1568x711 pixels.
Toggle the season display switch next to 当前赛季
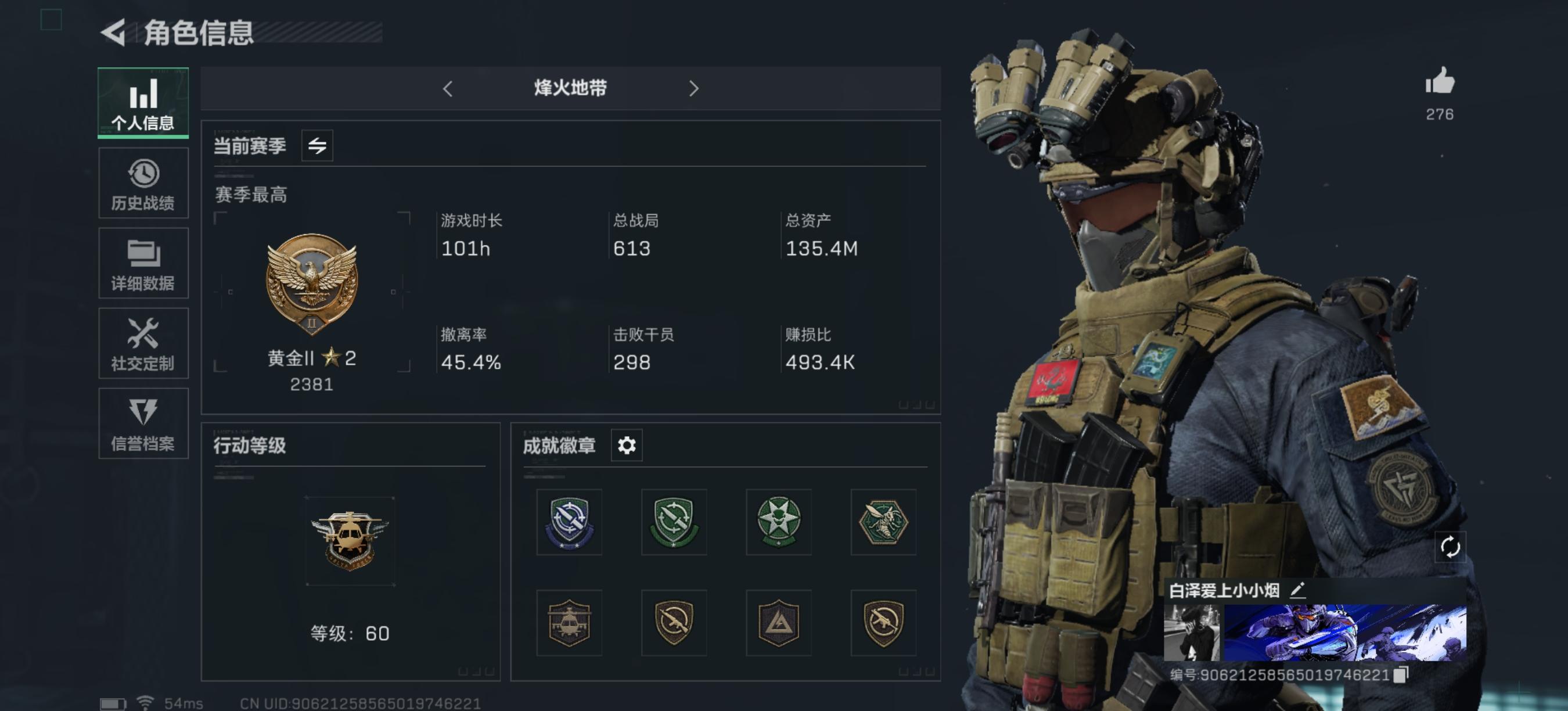317,145
